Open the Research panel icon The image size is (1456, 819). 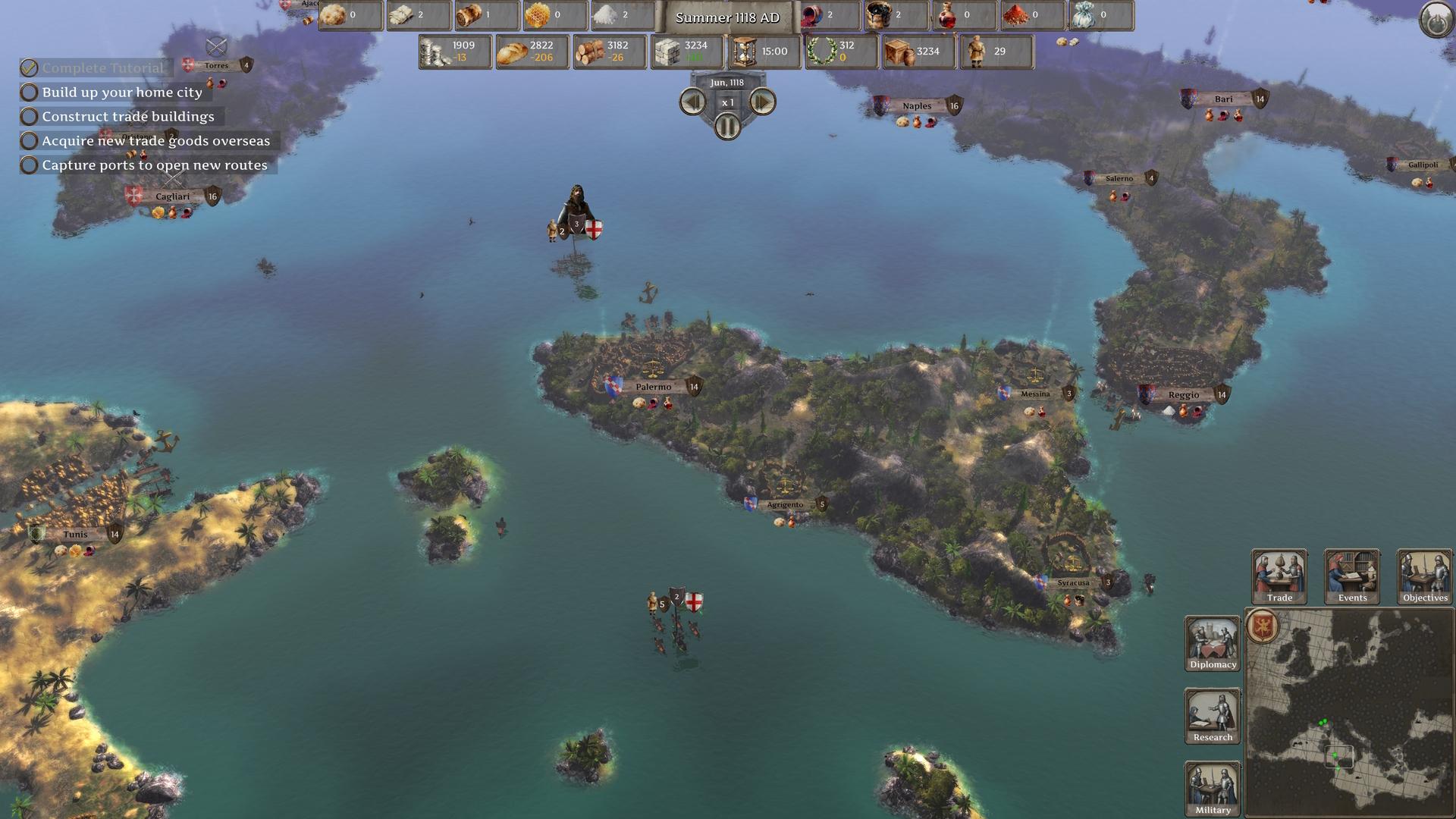click(1211, 715)
